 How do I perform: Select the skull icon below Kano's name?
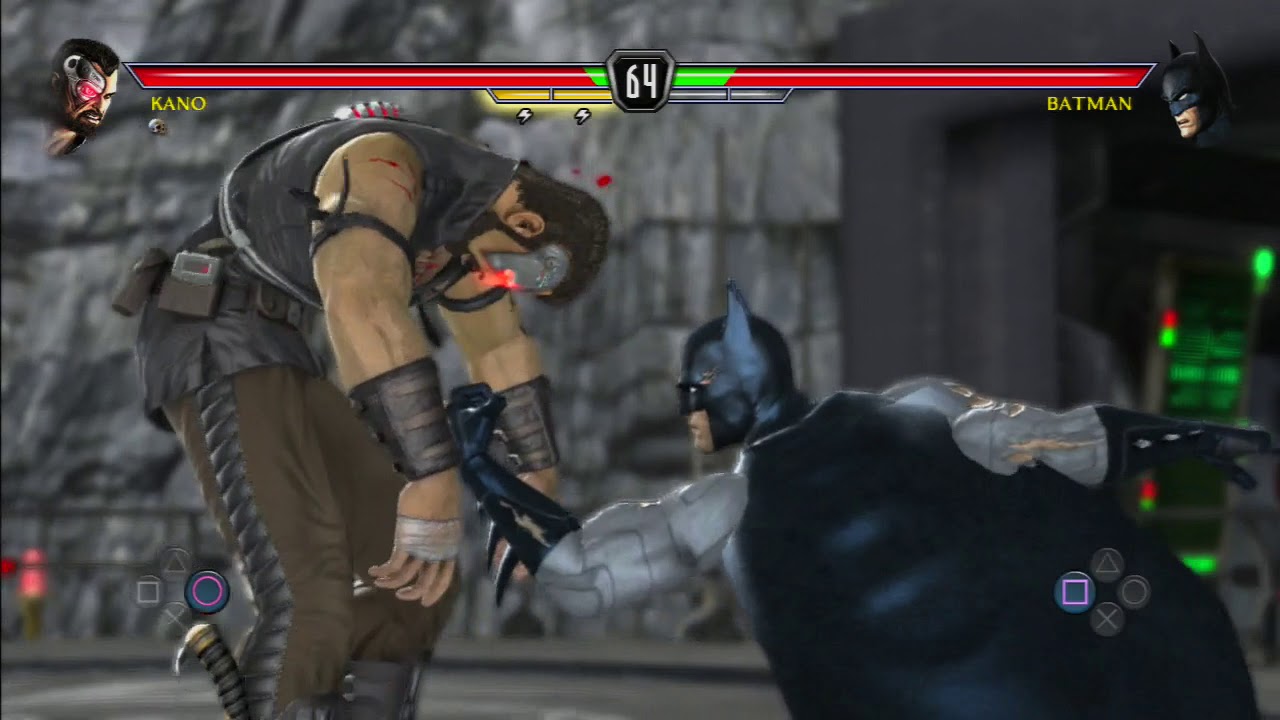tap(155, 125)
